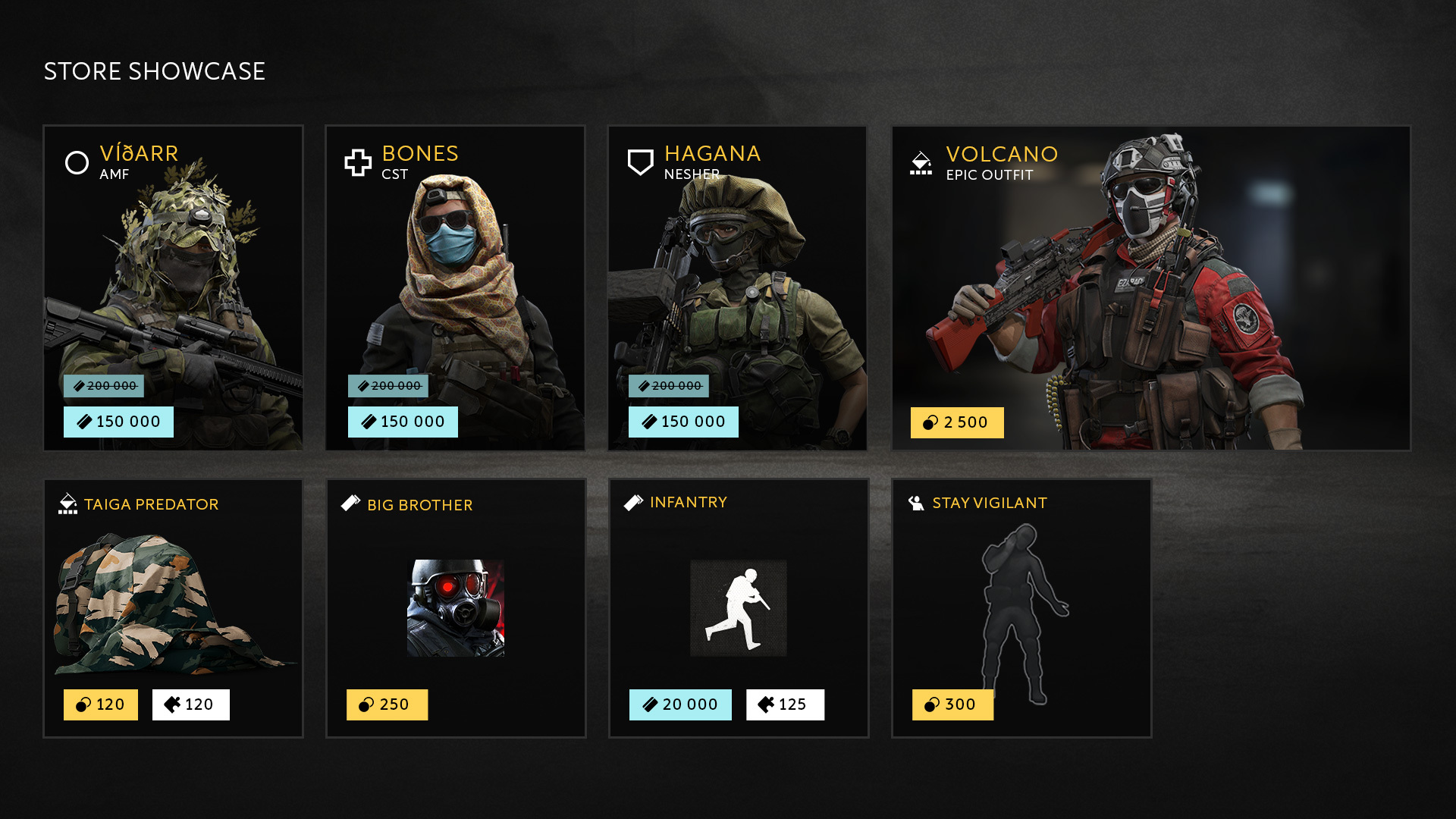
Task: Buy Infantry for 20 000 credits
Action: point(680,704)
